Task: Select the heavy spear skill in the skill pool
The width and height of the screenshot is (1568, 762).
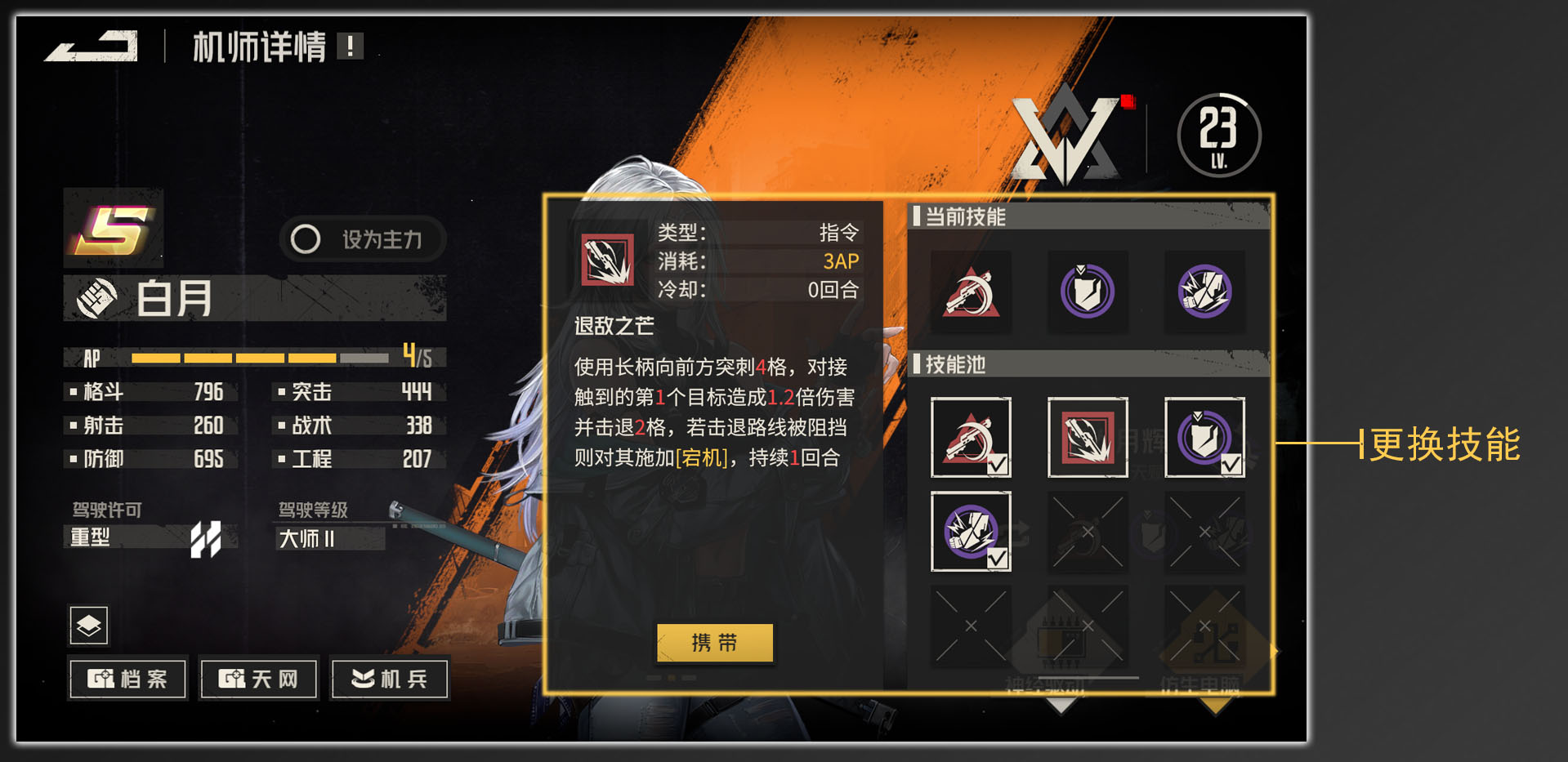Action: [x=1088, y=437]
